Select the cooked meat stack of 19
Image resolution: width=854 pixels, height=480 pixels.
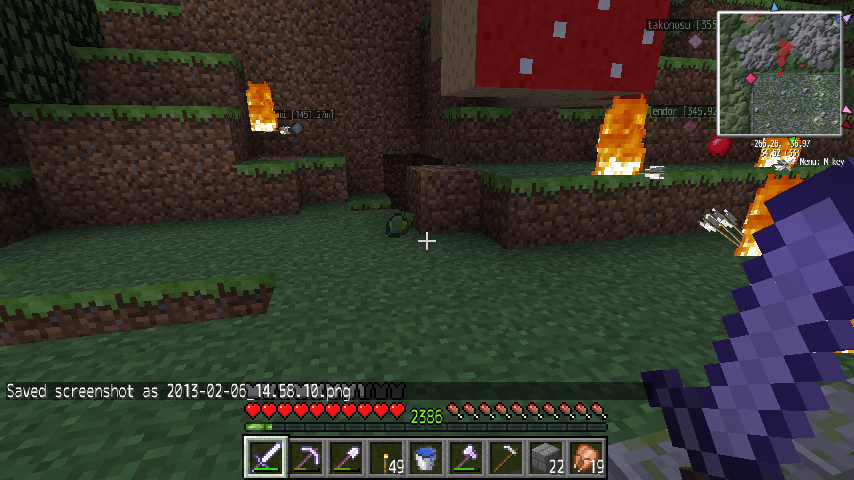tap(586, 458)
